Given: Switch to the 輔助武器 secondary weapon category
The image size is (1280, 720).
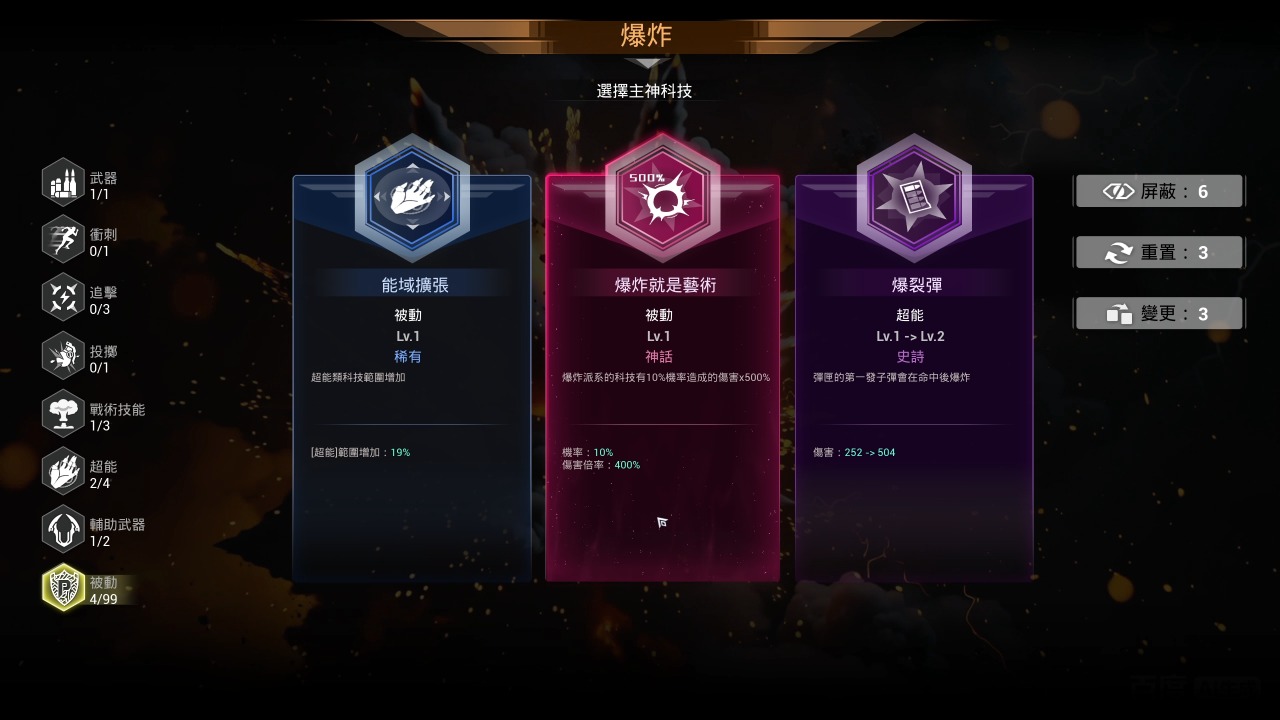Looking at the screenshot, I should point(64,530).
